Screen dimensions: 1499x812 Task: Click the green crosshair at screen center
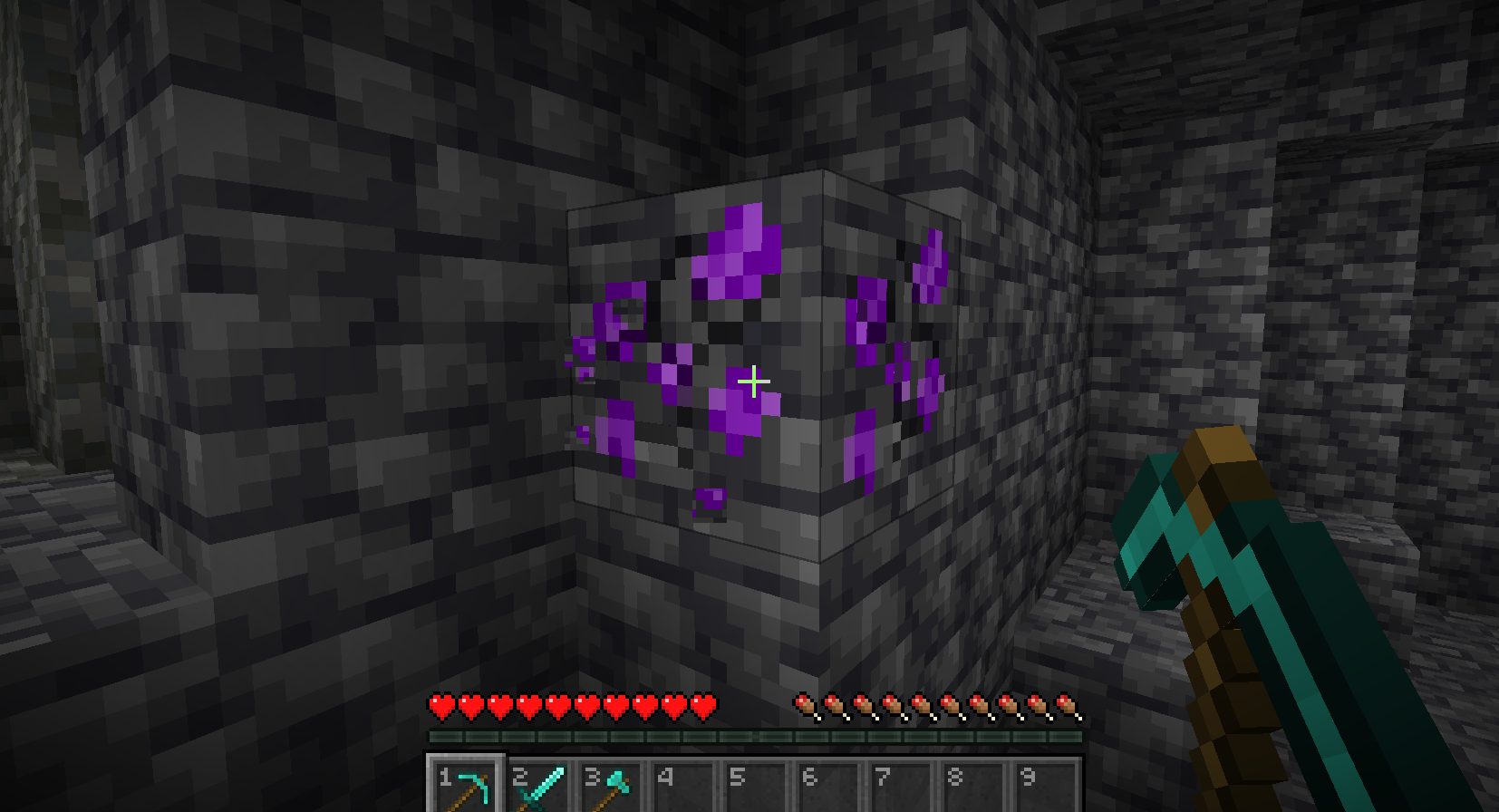[x=753, y=382]
